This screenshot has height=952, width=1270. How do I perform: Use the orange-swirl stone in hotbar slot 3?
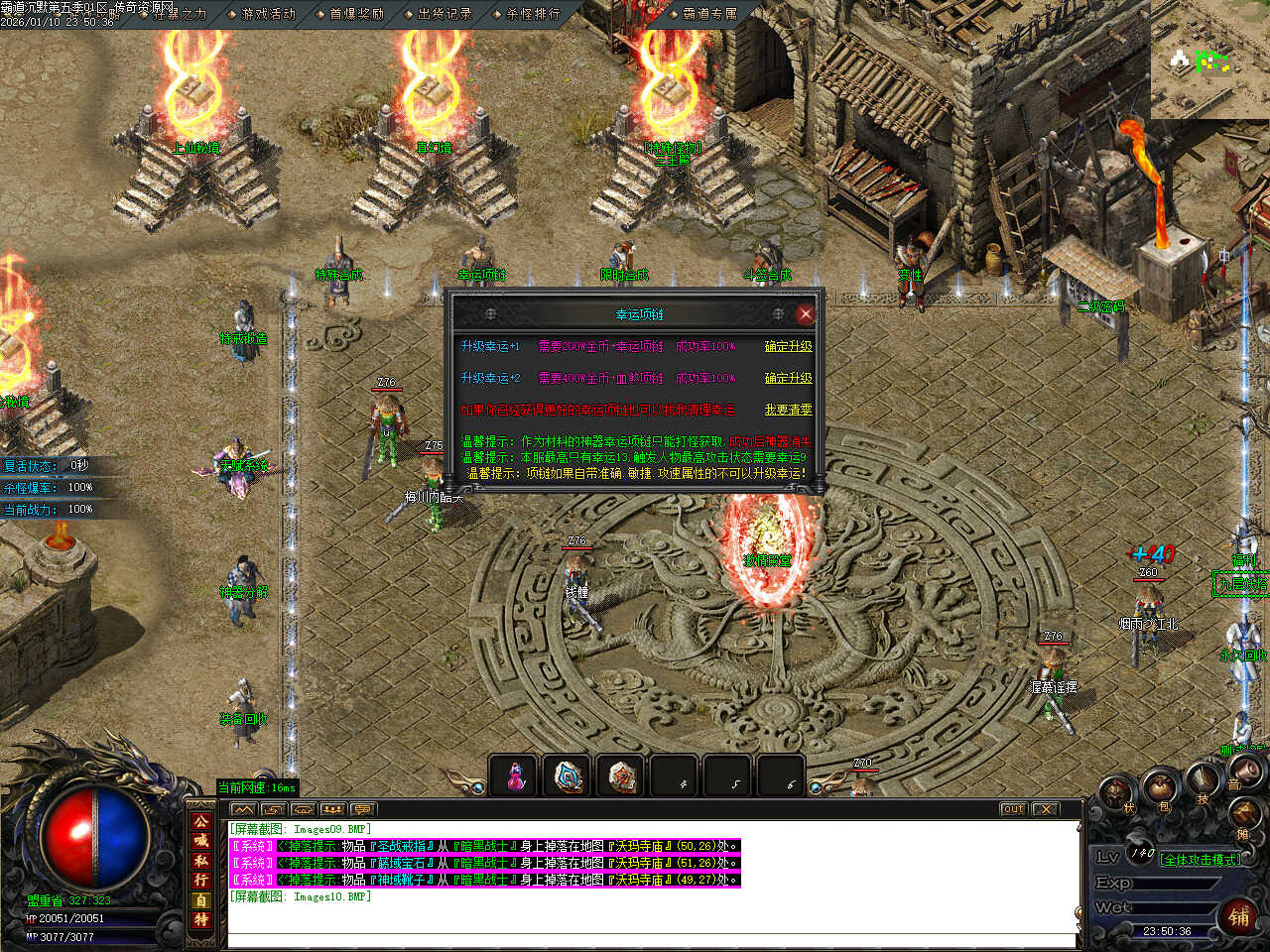[x=622, y=776]
